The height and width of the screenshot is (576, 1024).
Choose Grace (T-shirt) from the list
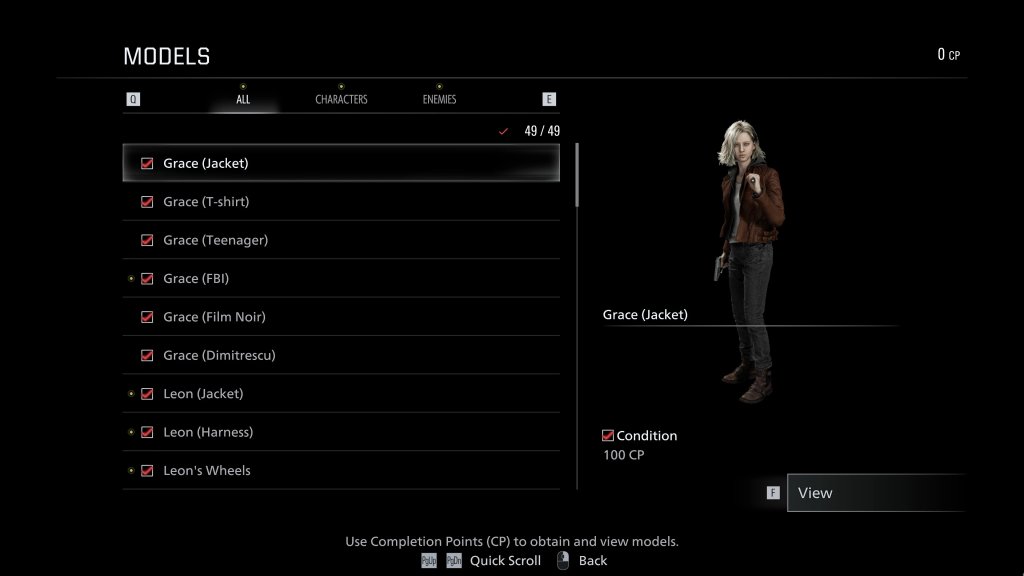(340, 202)
